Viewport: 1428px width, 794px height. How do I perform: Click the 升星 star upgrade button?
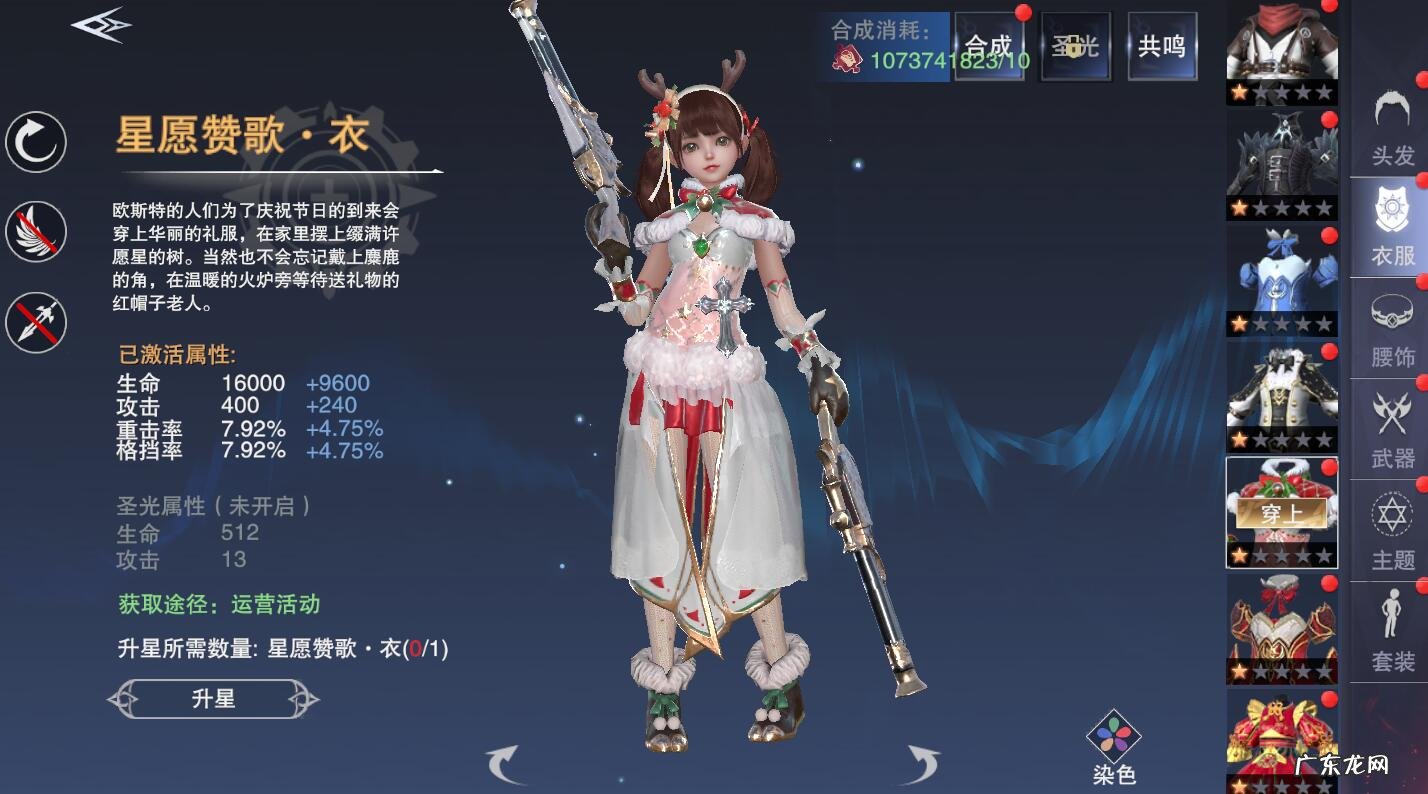213,700
